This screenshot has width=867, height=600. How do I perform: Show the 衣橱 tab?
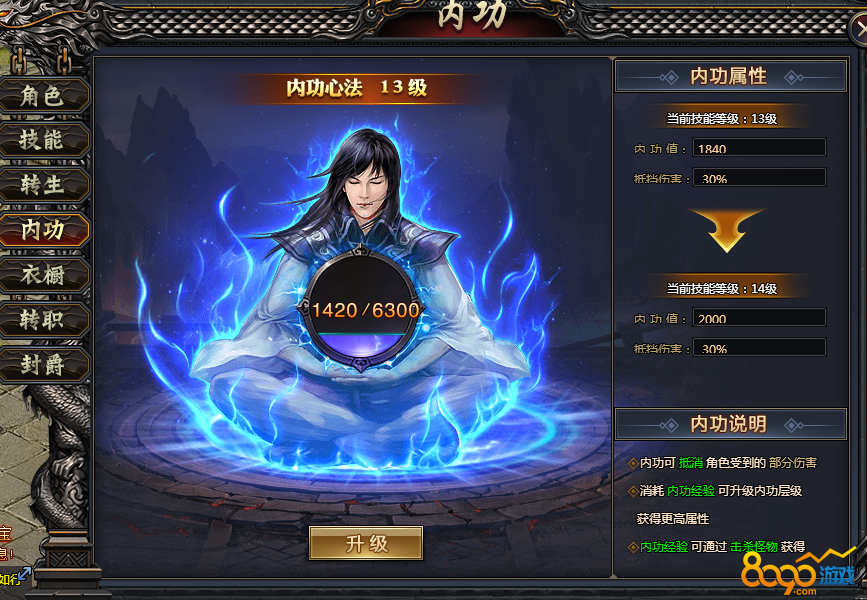coord(43,275)
